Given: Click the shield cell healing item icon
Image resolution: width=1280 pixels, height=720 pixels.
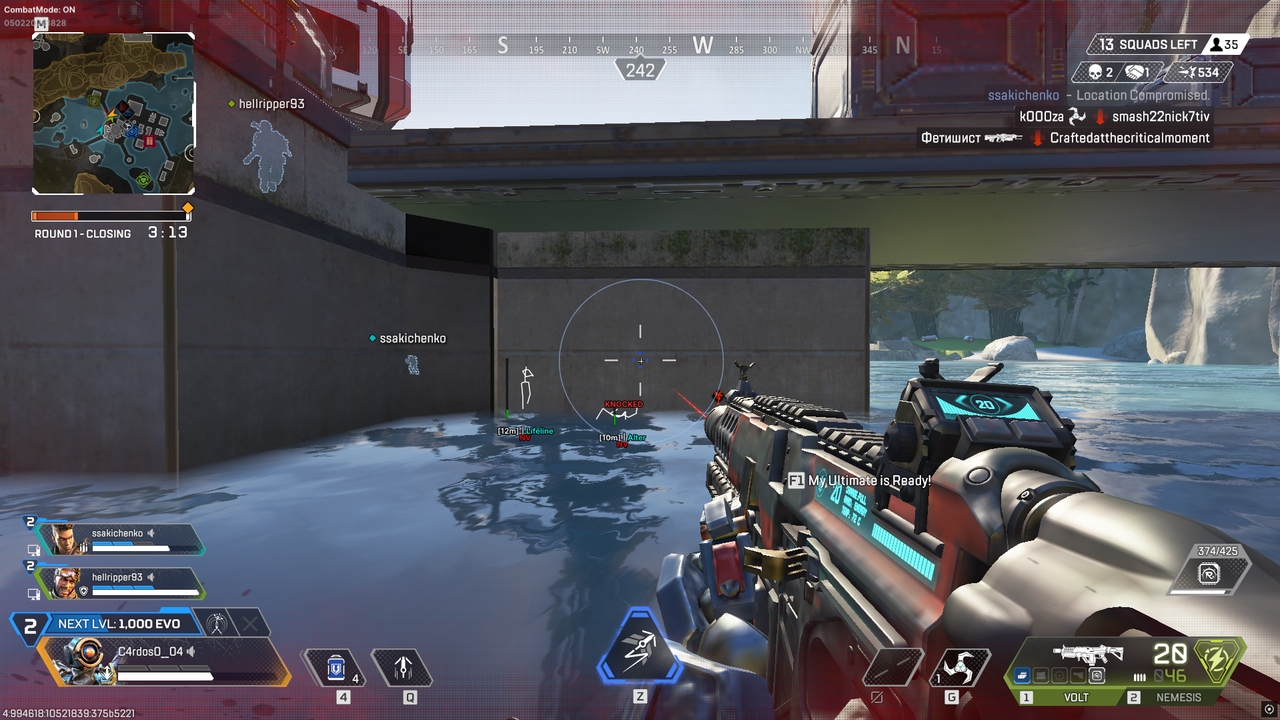Looking at the screenshot, I should tap(335, 666).
